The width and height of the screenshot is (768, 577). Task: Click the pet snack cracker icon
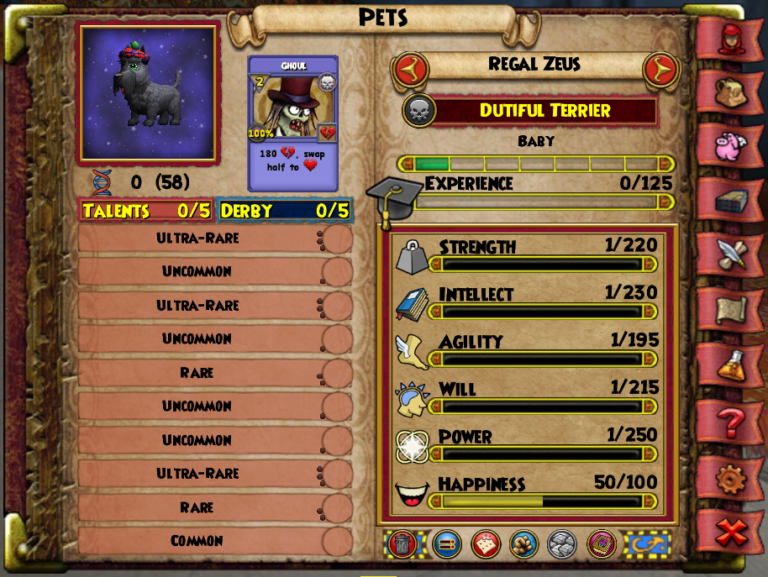click(x=485, y=543)
